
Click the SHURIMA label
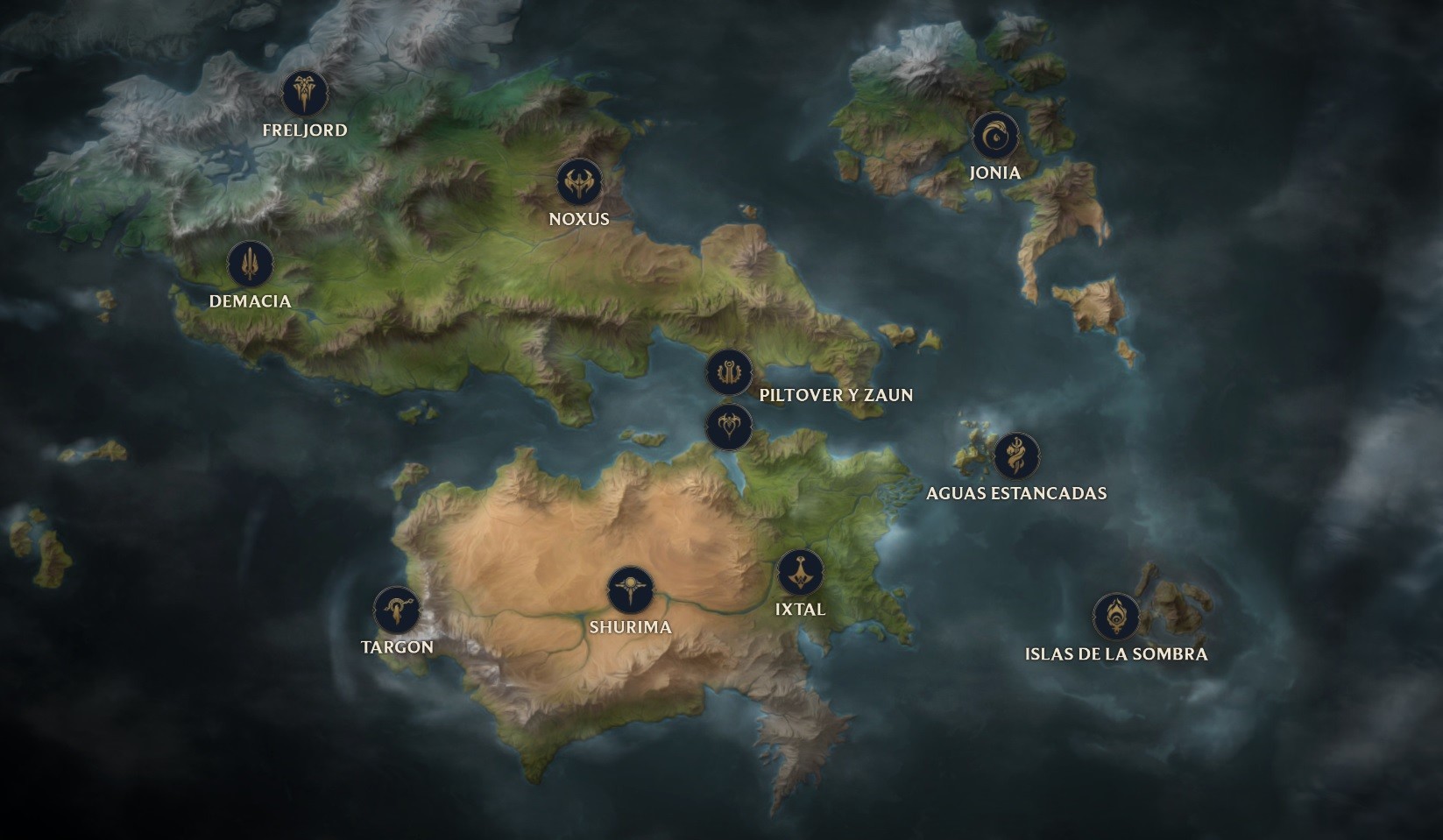pos(630,627)
